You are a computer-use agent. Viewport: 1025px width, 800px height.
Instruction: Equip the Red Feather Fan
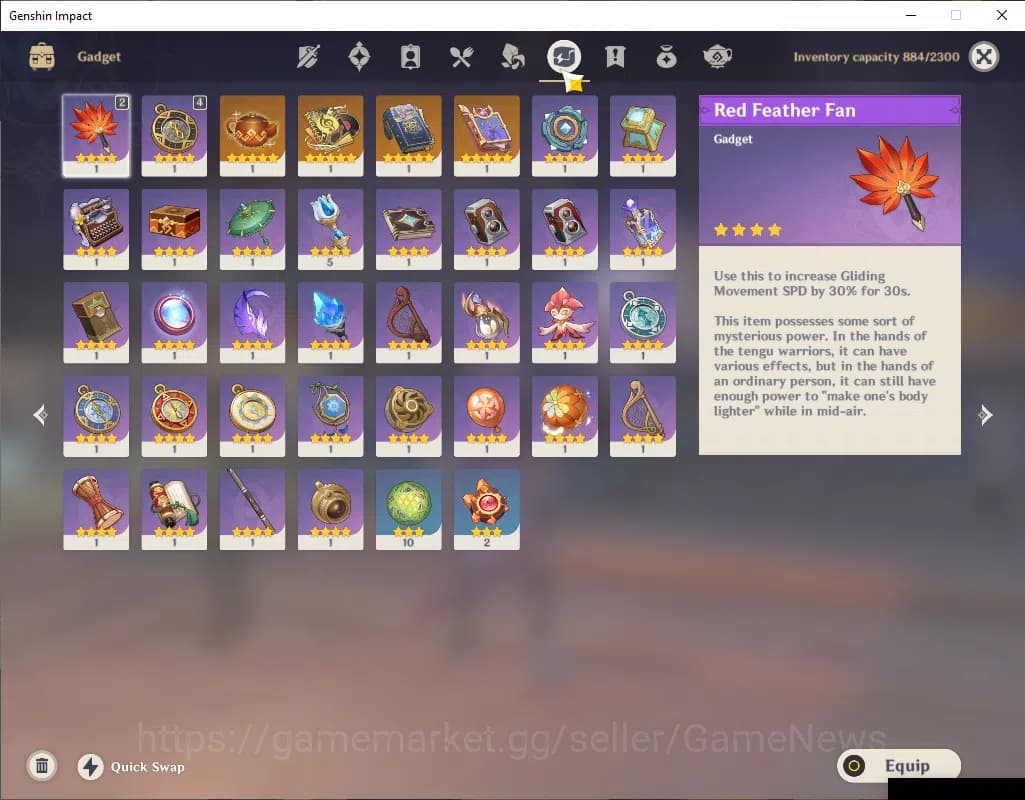(x=898, y=766)
